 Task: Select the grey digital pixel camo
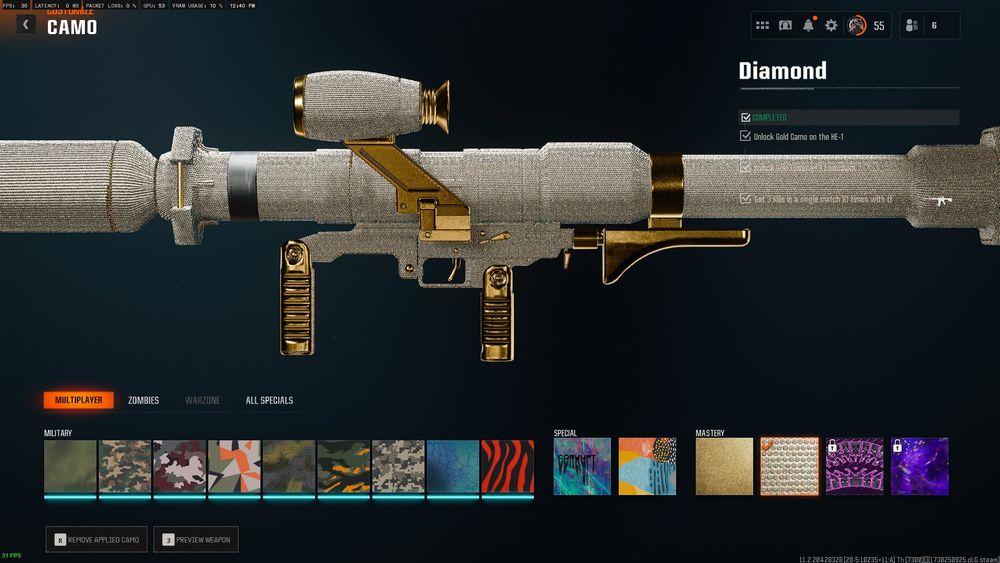point(398,466)
